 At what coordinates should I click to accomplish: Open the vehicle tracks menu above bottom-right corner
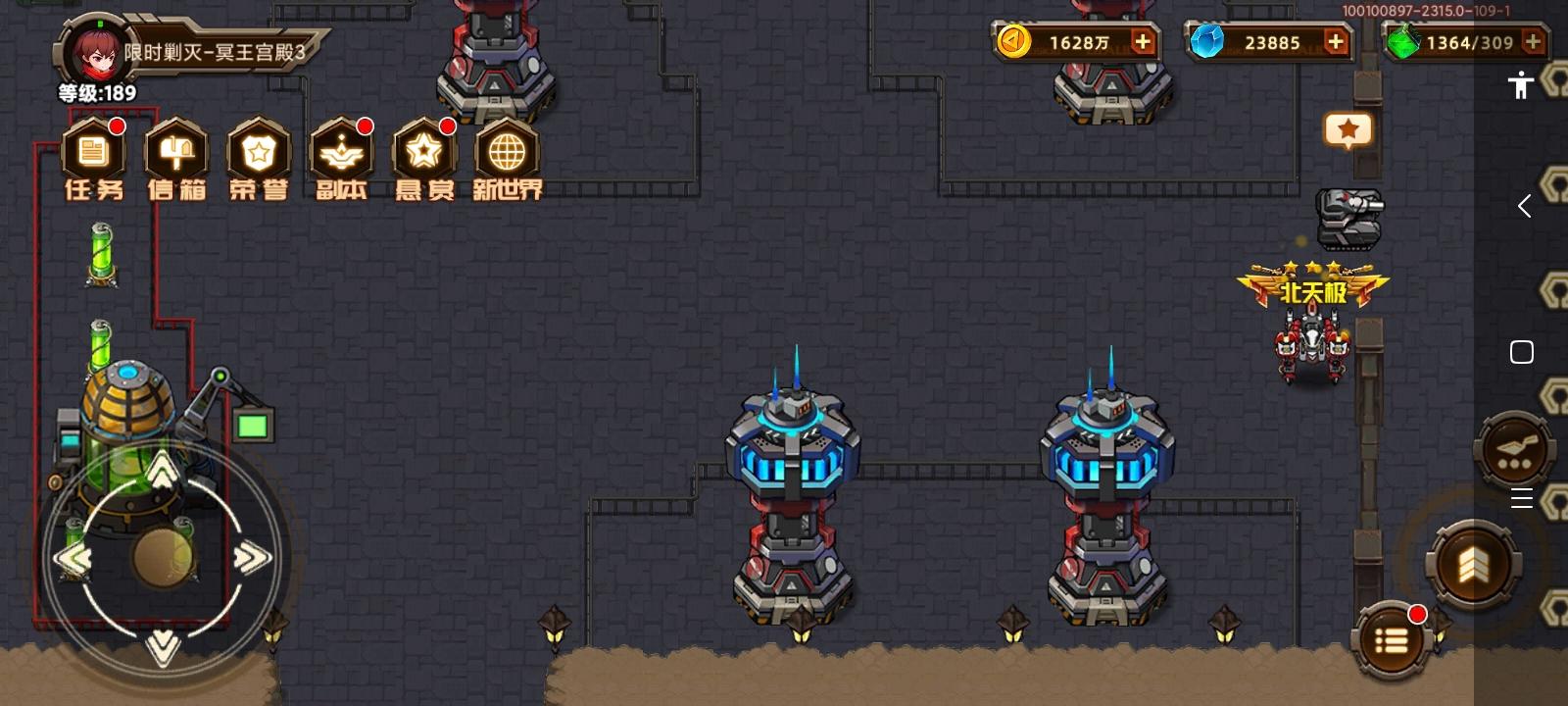tap(1514, 451)
